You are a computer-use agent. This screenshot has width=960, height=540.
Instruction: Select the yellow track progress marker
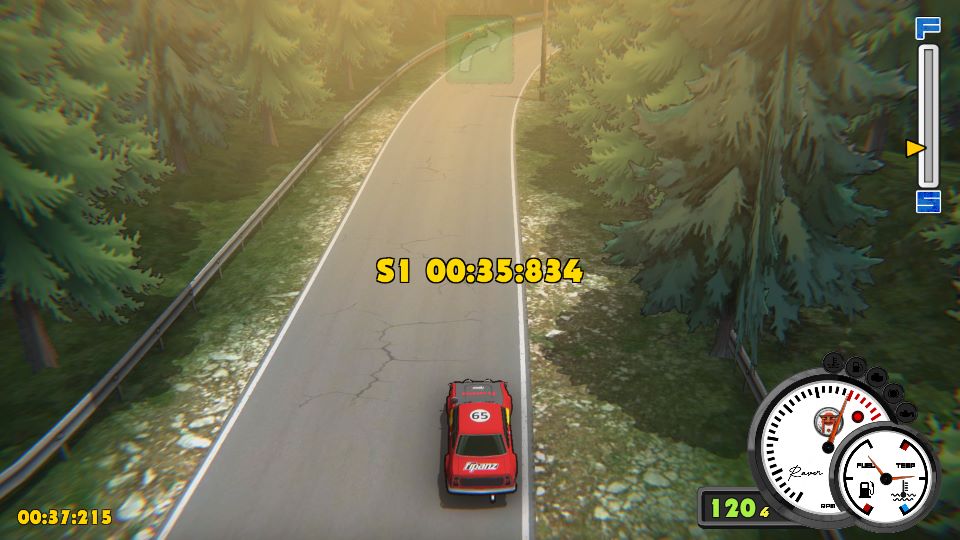[915, 148]
